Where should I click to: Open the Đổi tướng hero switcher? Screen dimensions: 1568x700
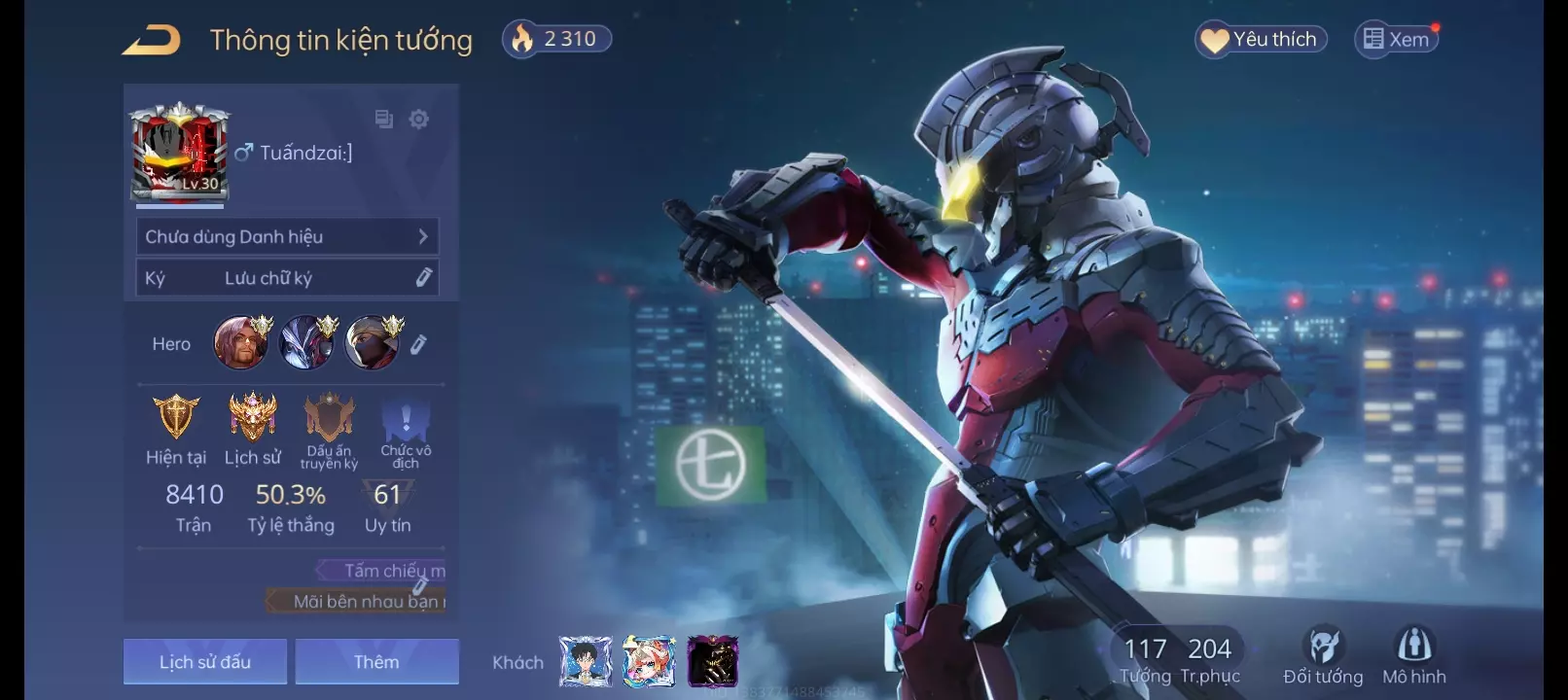coord(1323,656)
